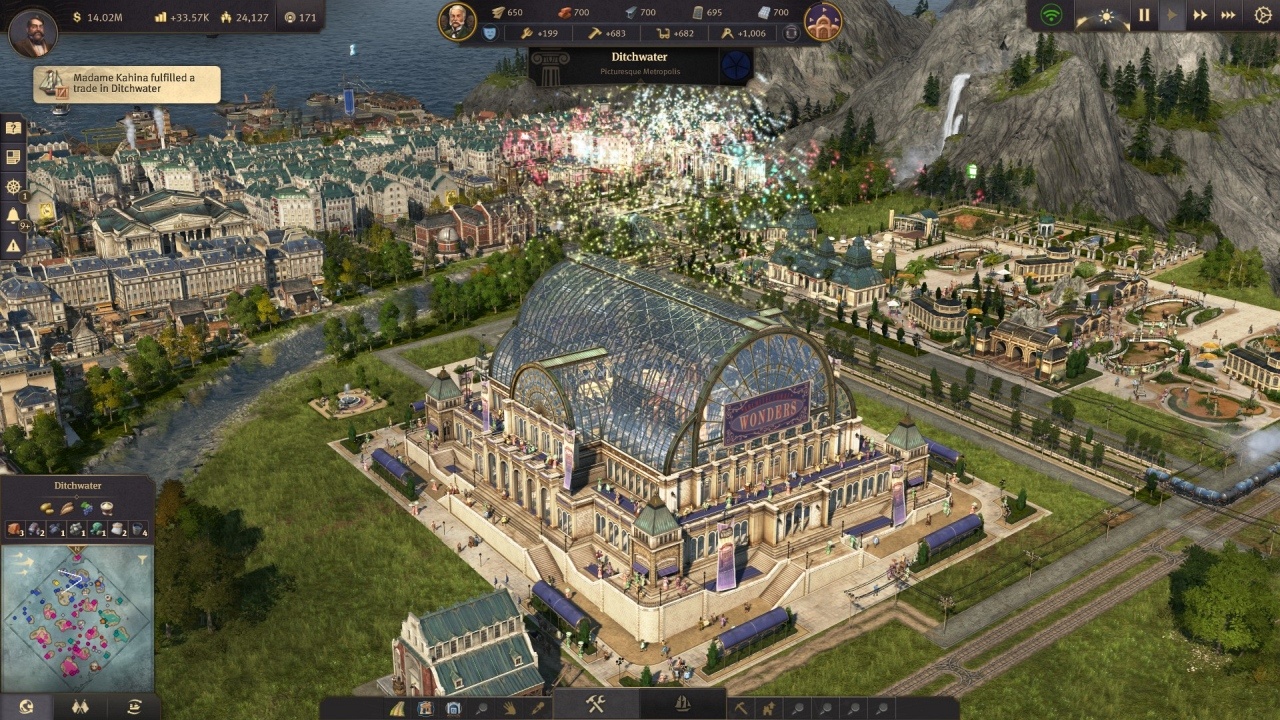Image resolution: width=1280 pixels, height=720 pixels.
Task: Show the warning triangle alerts
Action: (x=13, y=245)
